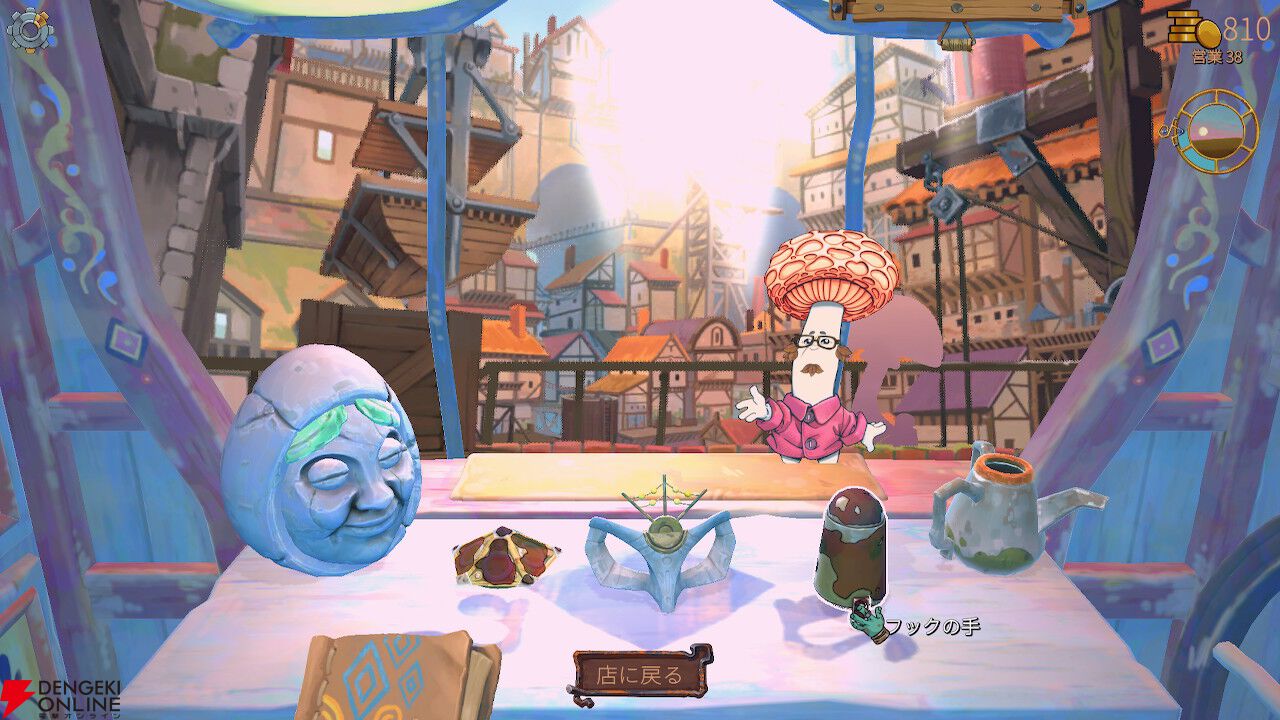
Task: Click the small clasp on the dial's left edge
Action: [1168, 131]
